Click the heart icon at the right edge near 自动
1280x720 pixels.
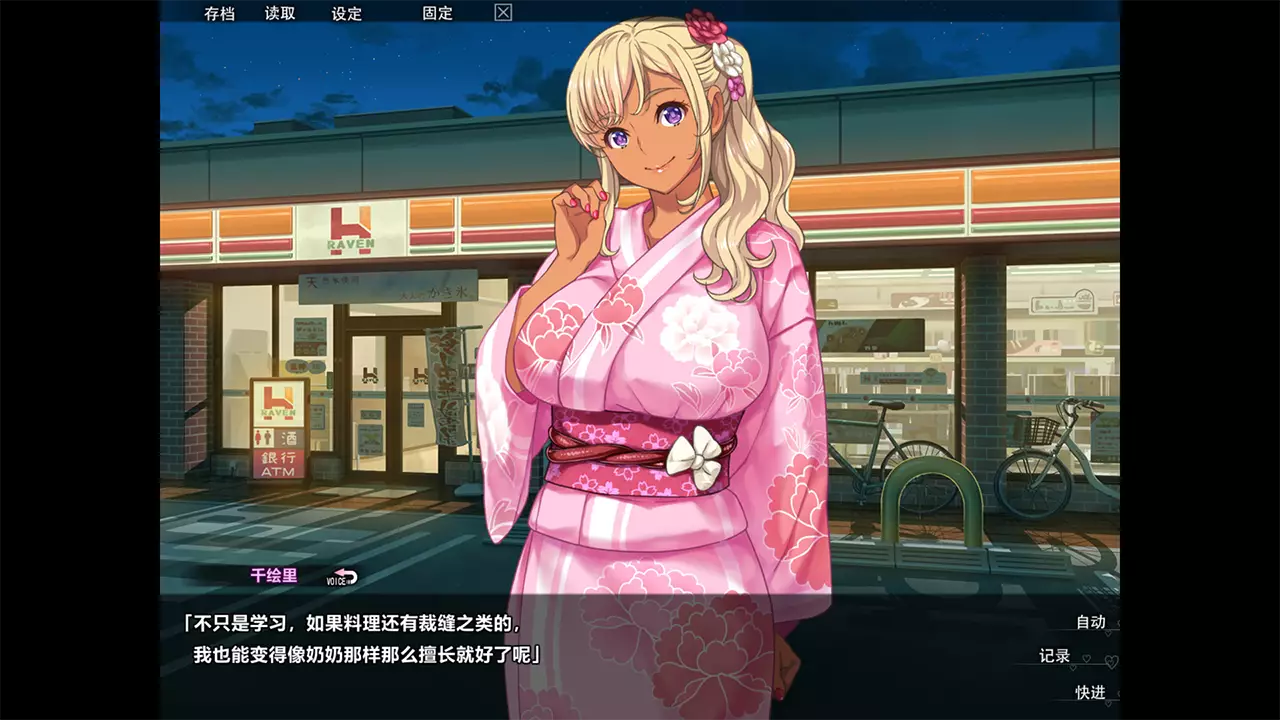[x=1119, y=623]
